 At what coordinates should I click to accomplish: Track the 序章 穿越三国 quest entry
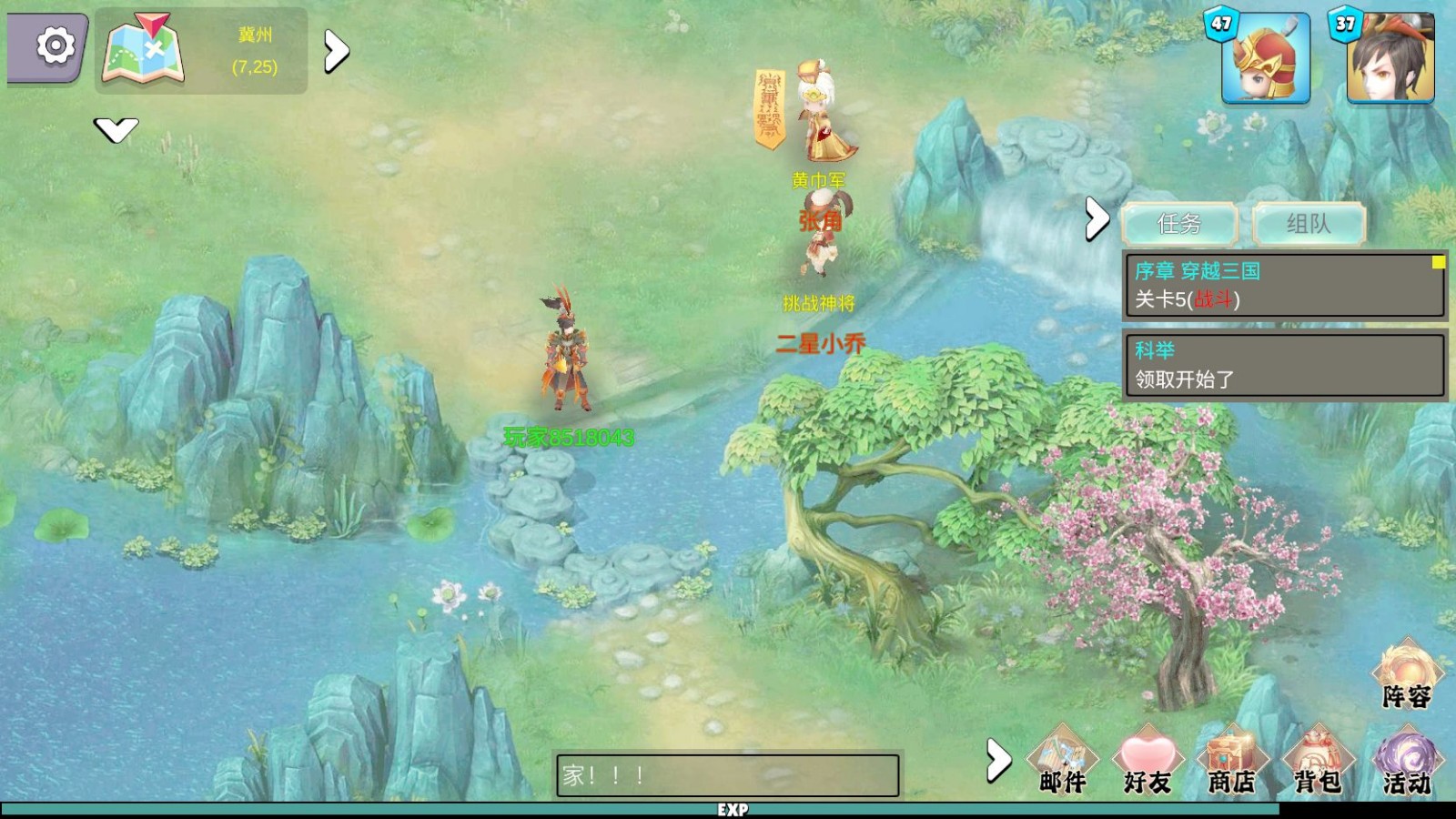1285,285
